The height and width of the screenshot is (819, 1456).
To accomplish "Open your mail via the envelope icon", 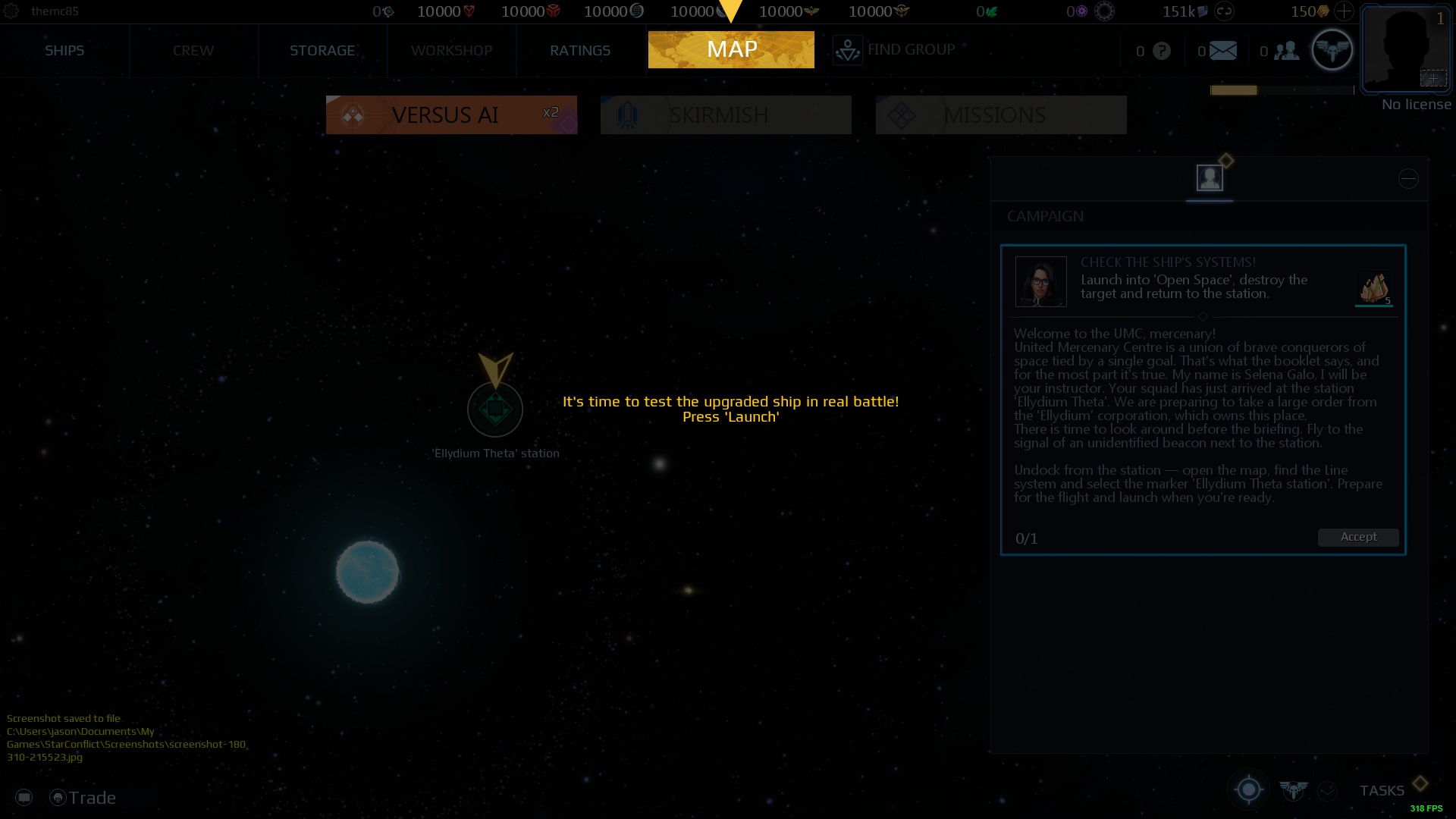I will [x=1221, y=51].
